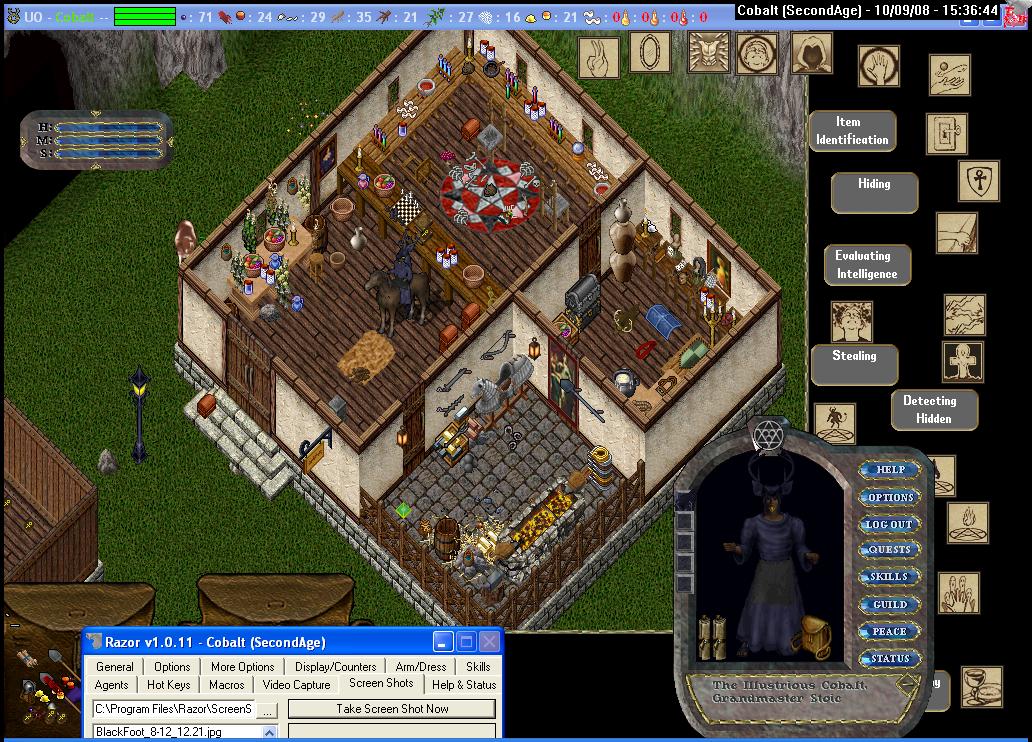This screenshot has width=1032, height=742.
Task: Switch to Razor's Display/Counters tab
Action: [x=335, y=667]
